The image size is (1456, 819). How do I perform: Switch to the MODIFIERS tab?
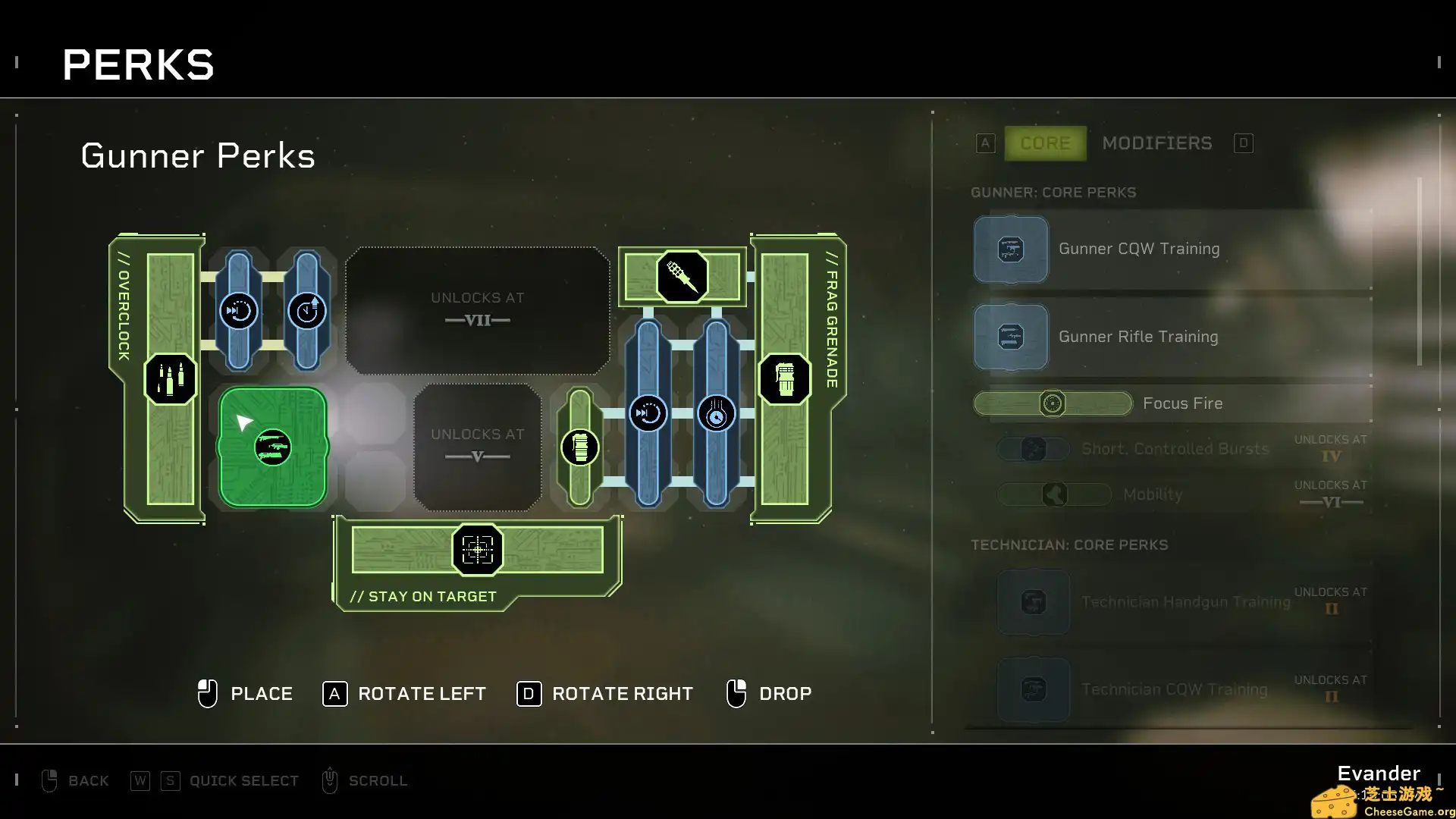(x=1156, y=143)
